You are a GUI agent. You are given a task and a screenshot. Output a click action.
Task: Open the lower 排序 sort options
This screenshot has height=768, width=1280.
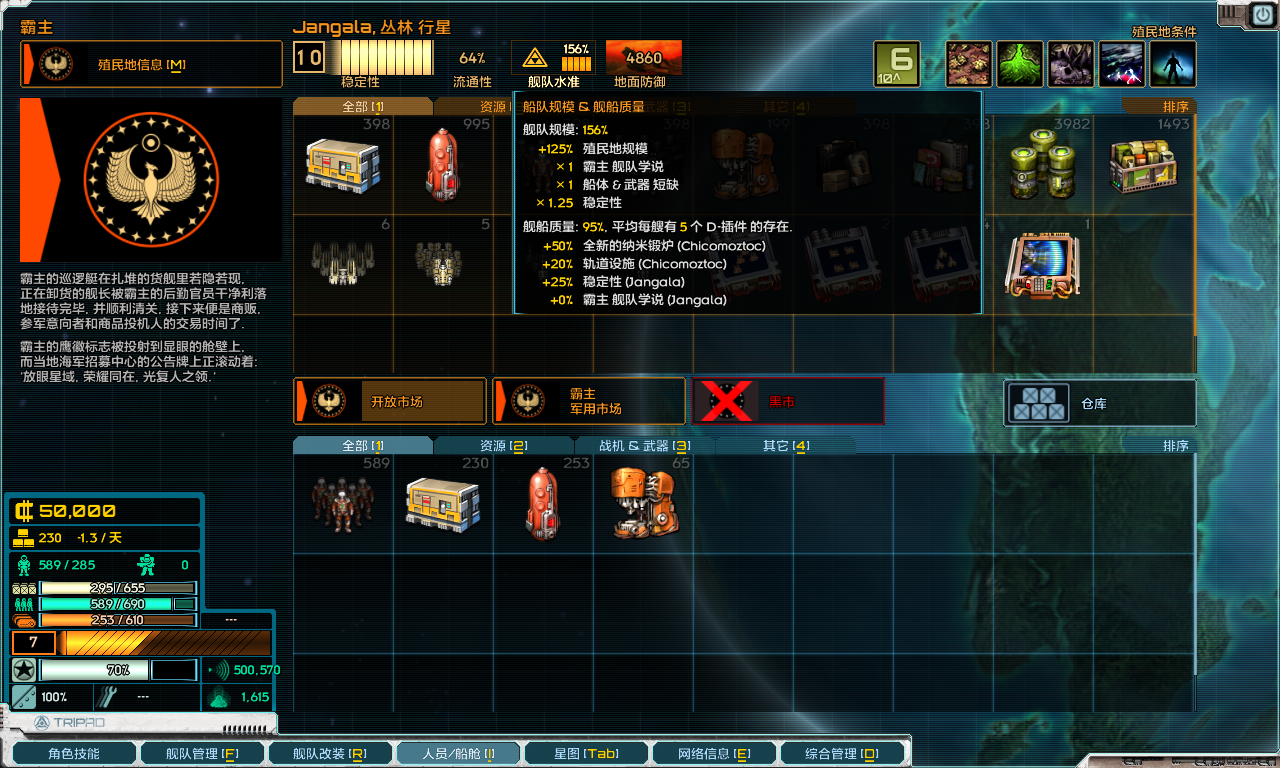tap(1178, 446)
